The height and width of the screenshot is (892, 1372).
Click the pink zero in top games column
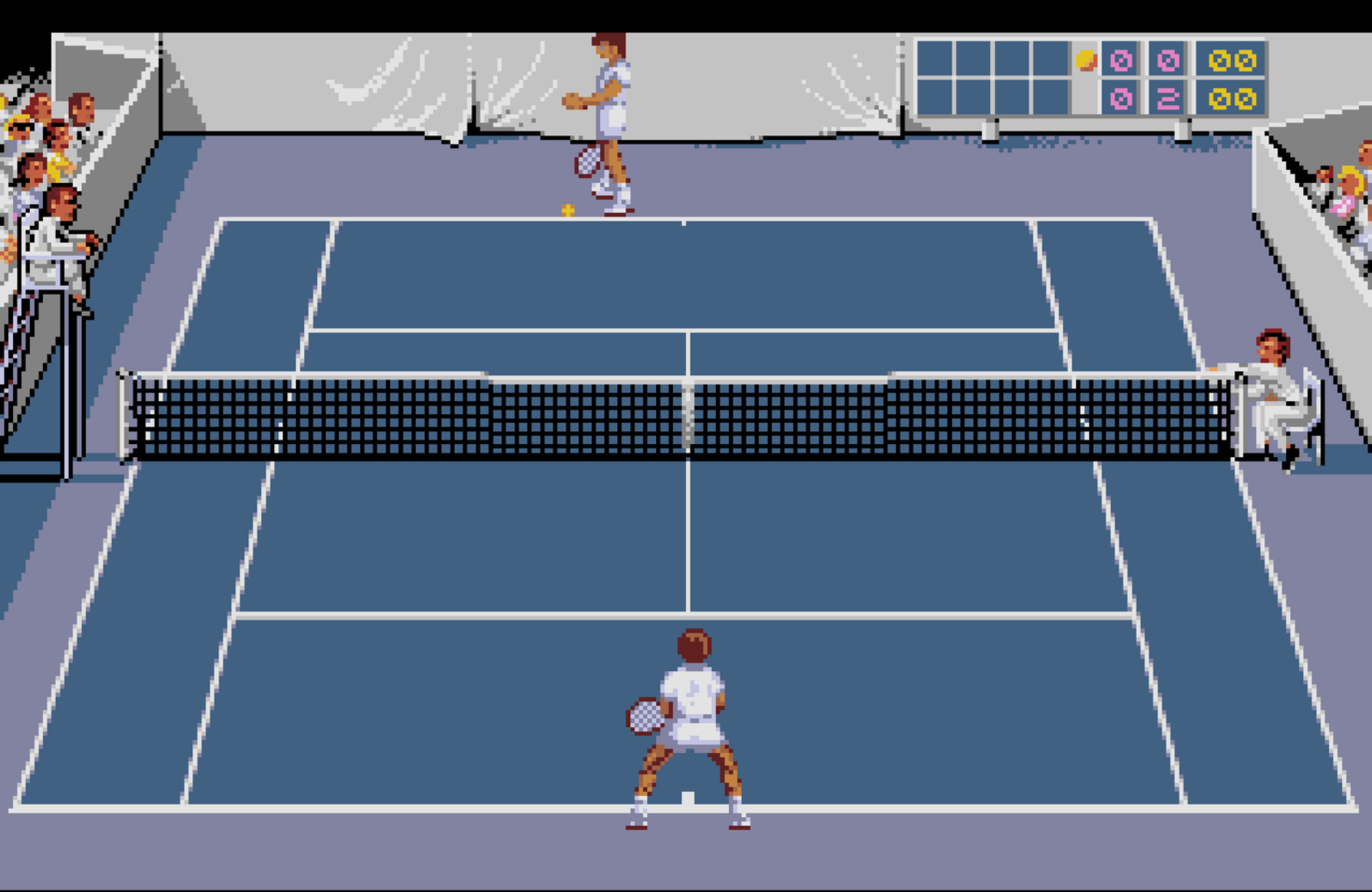[x=1119, y=61]
